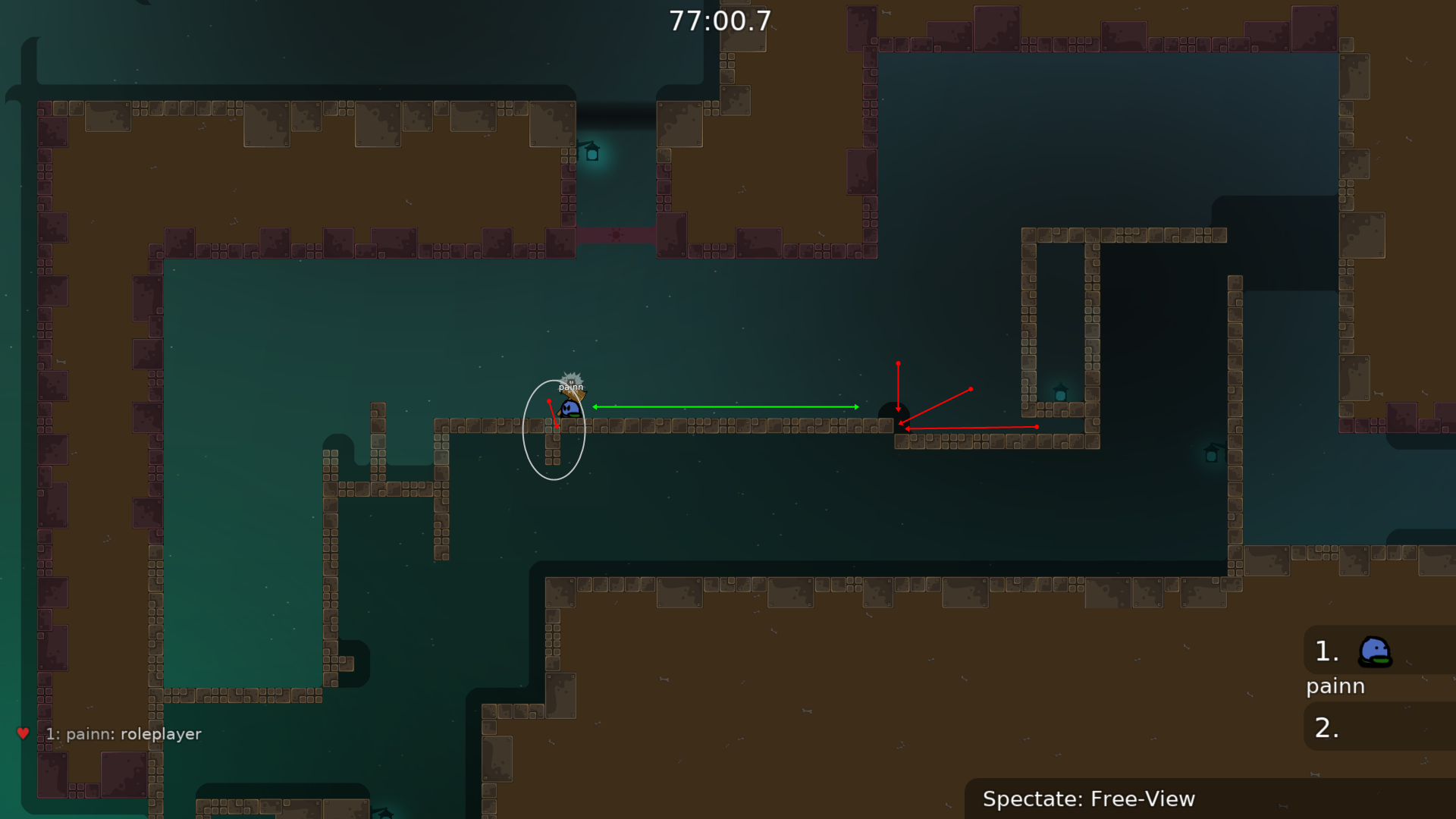Click the blue tee avatar beside rank 1
The height and width of the screenshot is (819, 1456).
coord(1373,651)
